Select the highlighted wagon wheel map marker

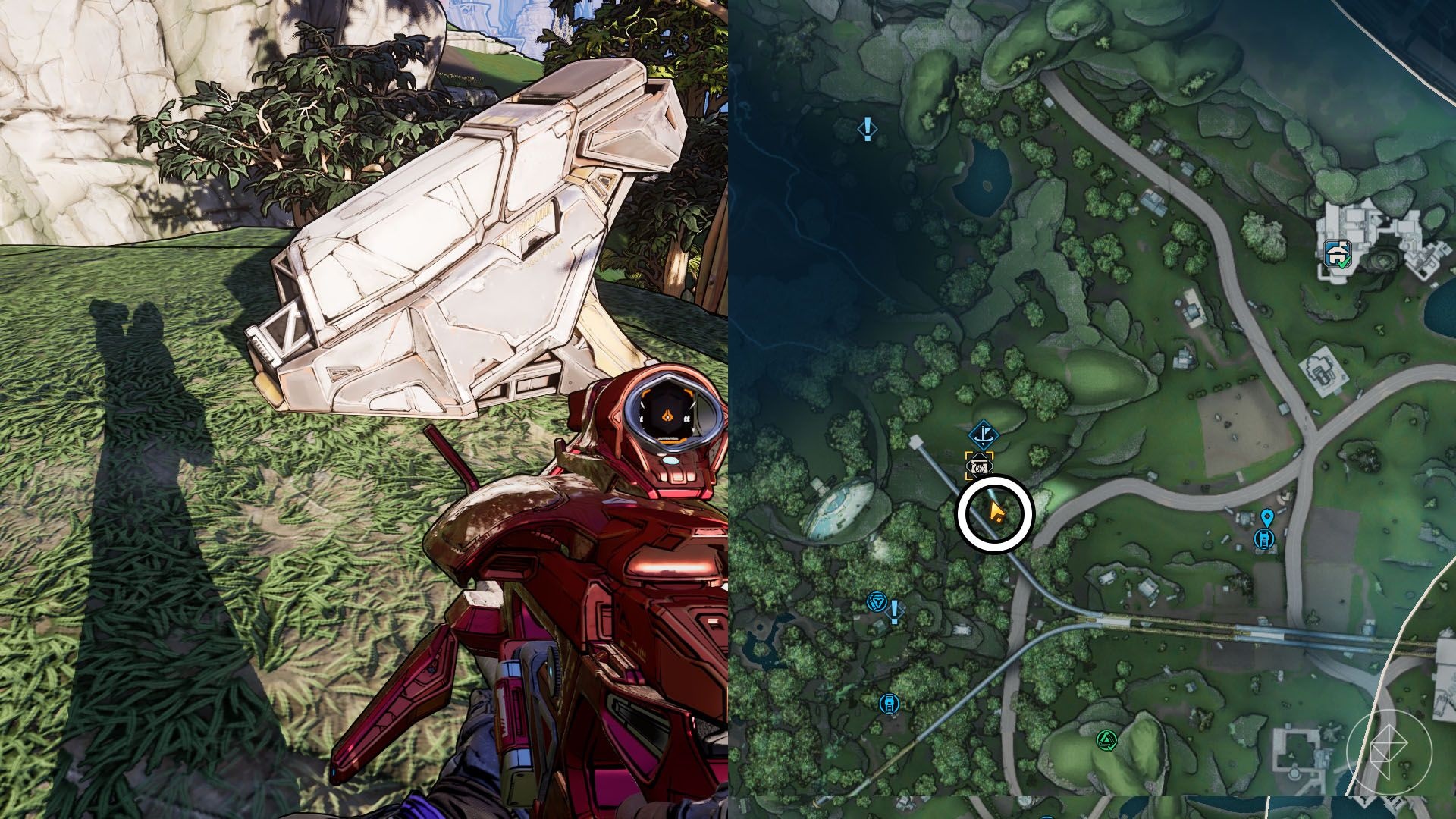[x=980, y=466]
